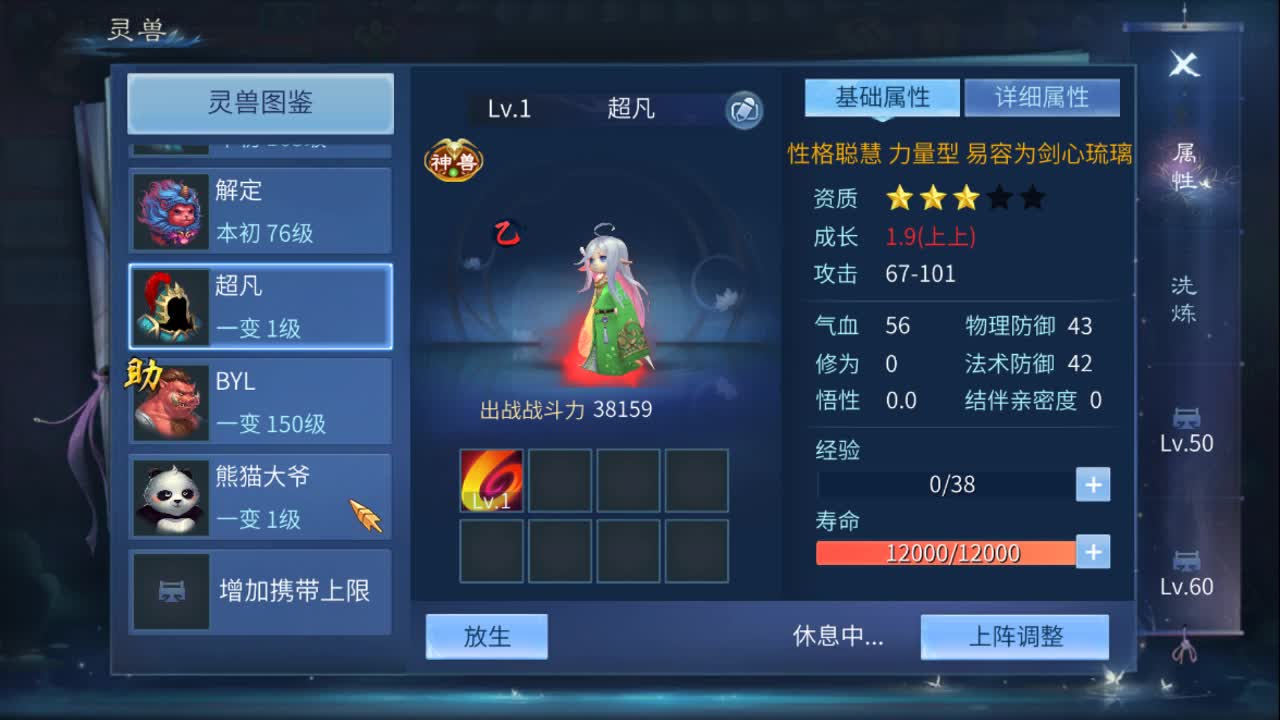Select the pet named BYL
The image size is (1280, 720).
tap(258, 400)
